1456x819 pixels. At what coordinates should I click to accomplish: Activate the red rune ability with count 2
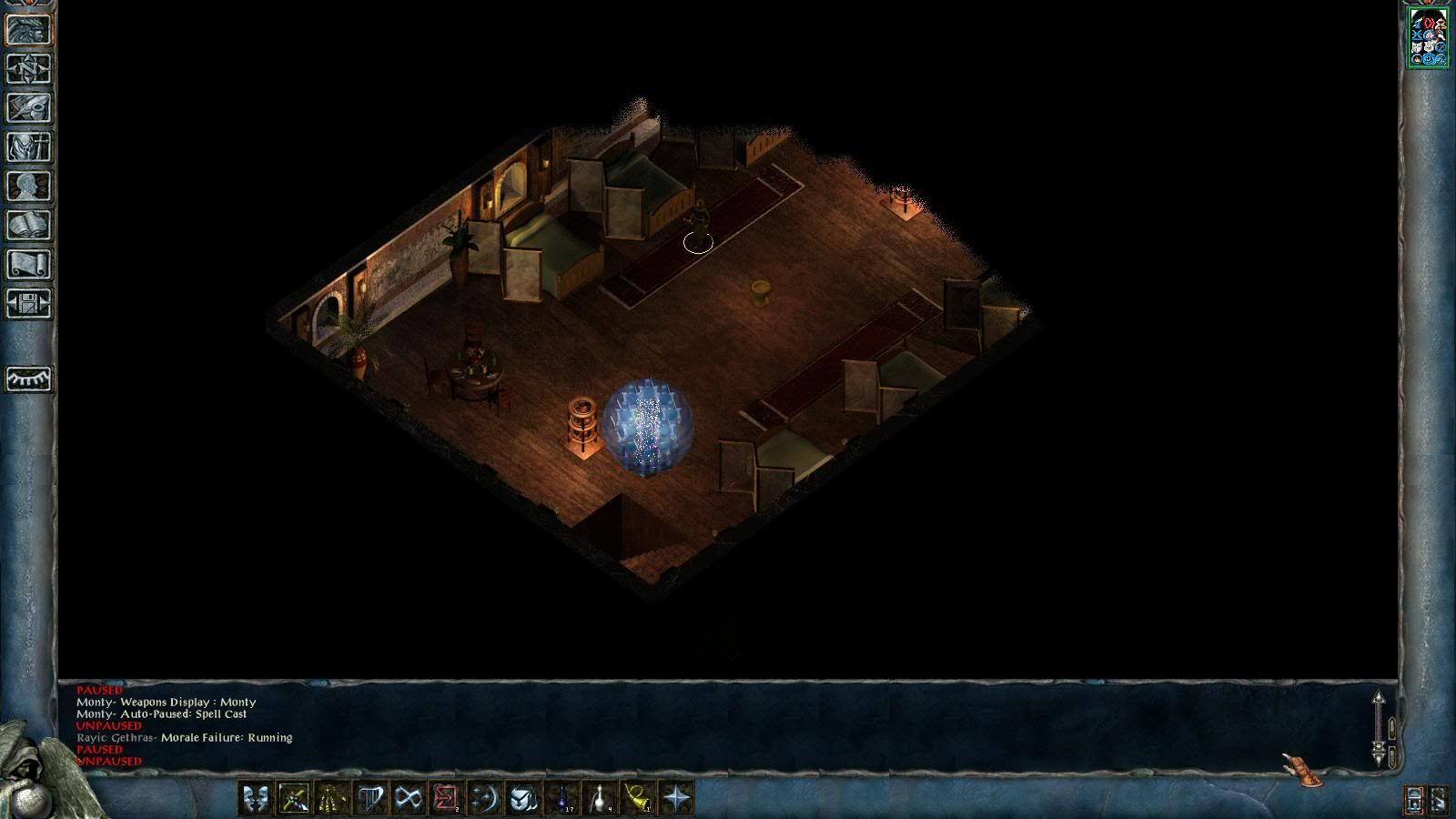pyautogui.click(x=446, y=798)
